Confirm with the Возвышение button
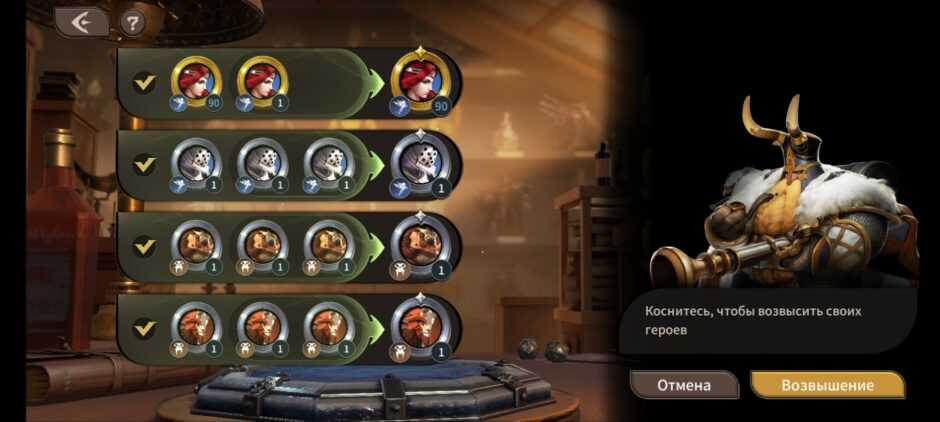Screen dimensions: 940x422 click(827, 385)
